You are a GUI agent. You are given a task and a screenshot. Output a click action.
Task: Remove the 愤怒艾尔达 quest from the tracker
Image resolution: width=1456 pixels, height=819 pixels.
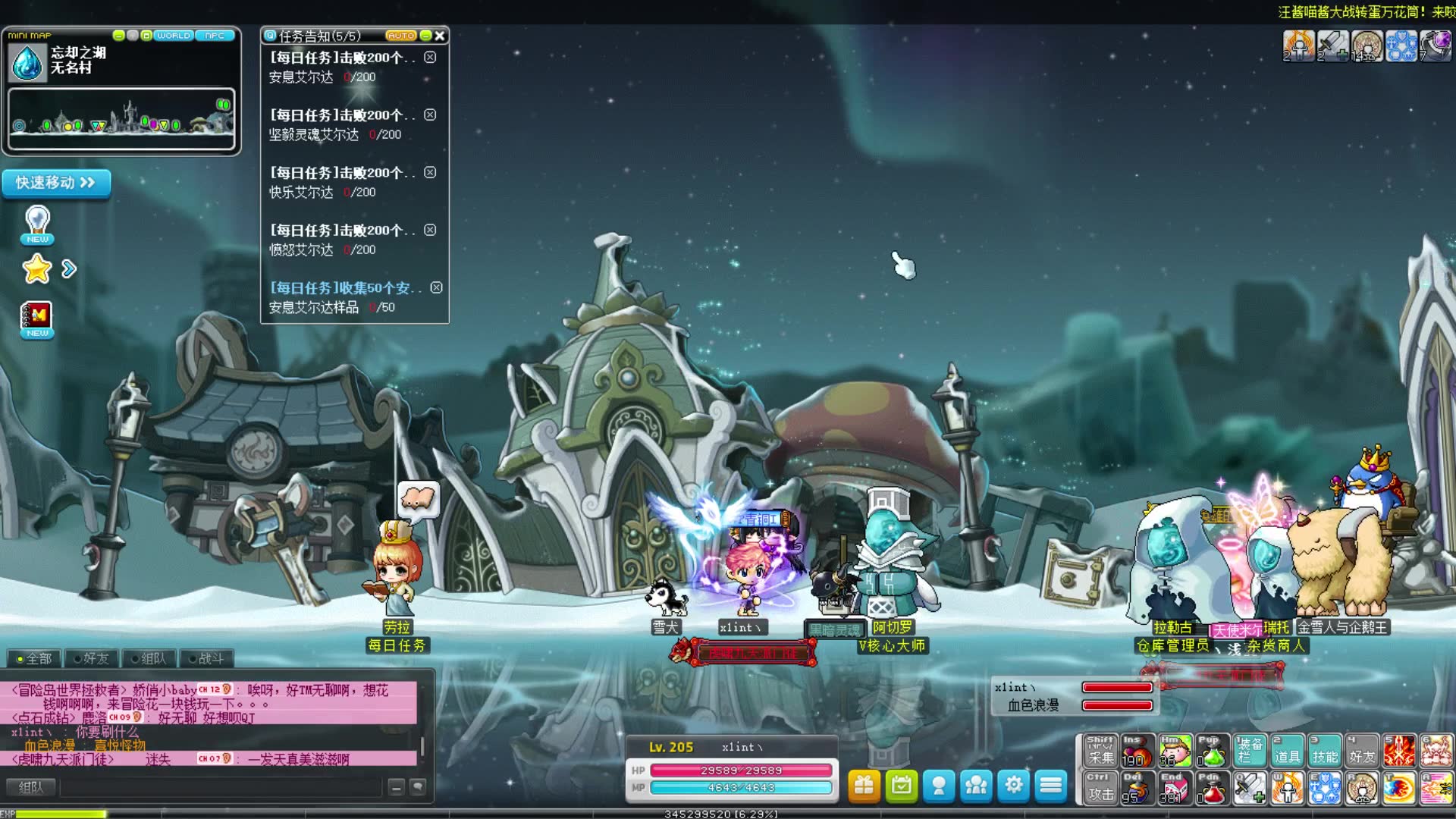coord(430,230)
